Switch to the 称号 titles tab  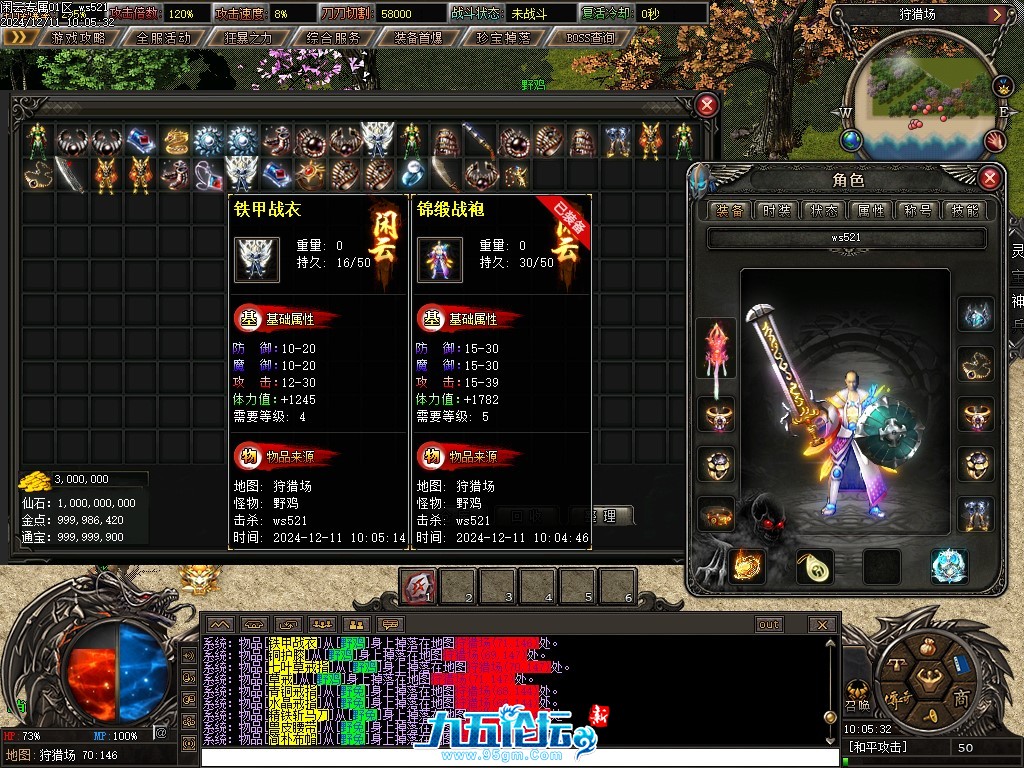tap(918, 210)
